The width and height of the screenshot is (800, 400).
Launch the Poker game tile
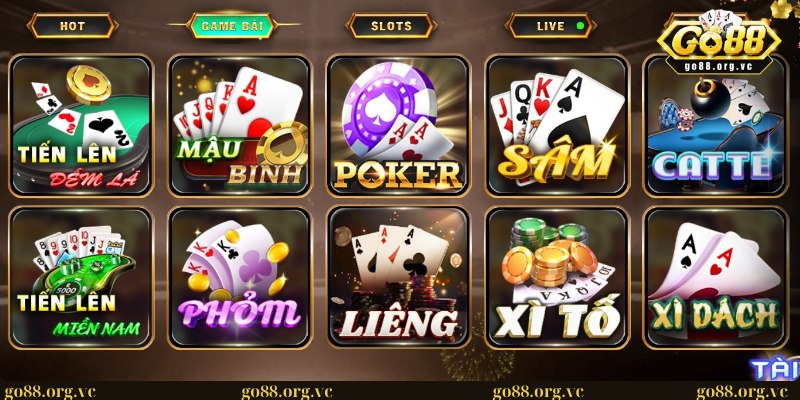(x=397, y=124)
